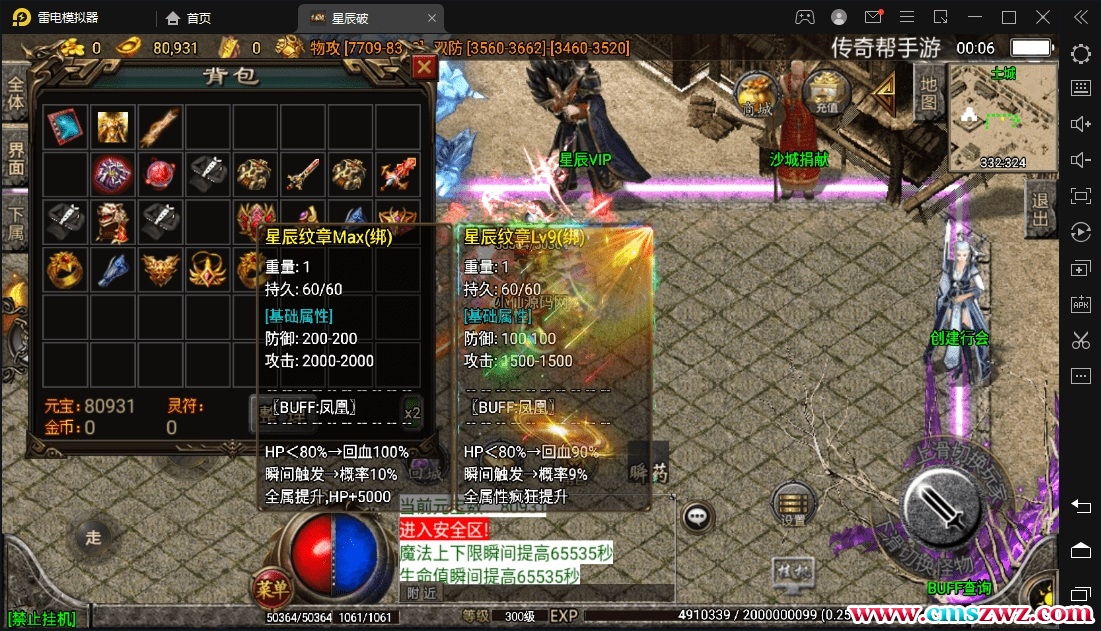Toggle the 走 walk button
This screenshot has height=631, width=1101.
pyautogui.click(x=93, y=538)
